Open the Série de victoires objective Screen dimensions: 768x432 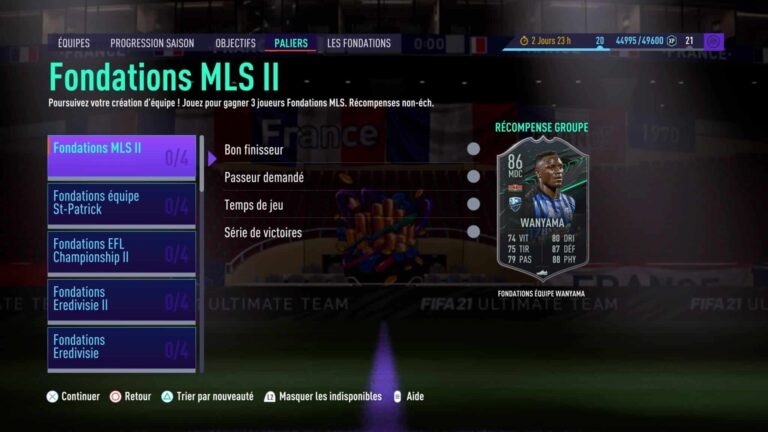pos(350,233)
